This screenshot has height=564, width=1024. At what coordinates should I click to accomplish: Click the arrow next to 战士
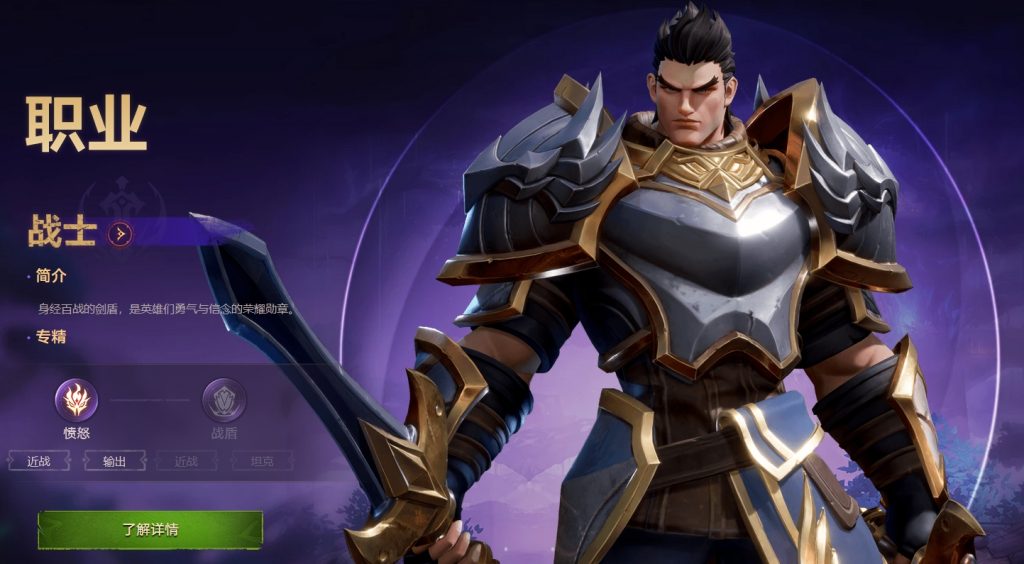(x=121, y=234)
